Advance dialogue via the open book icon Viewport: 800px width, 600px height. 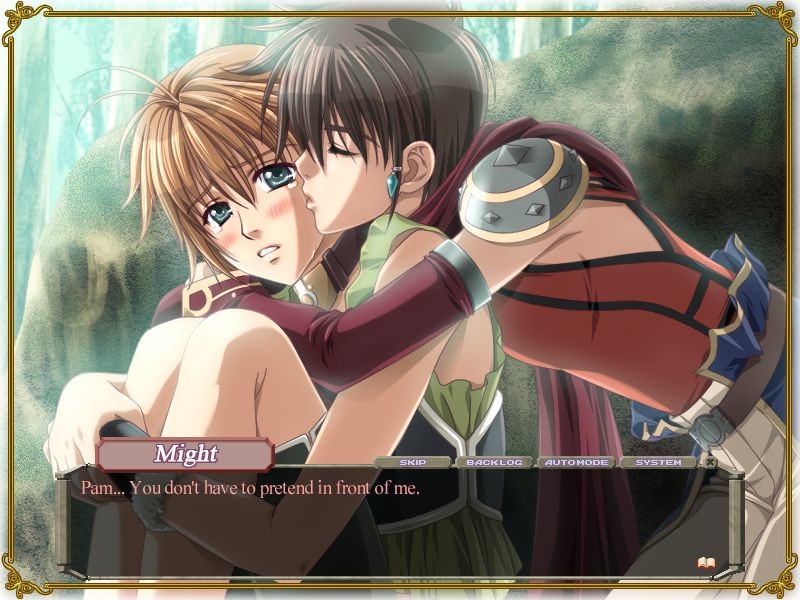click(705, 564)
